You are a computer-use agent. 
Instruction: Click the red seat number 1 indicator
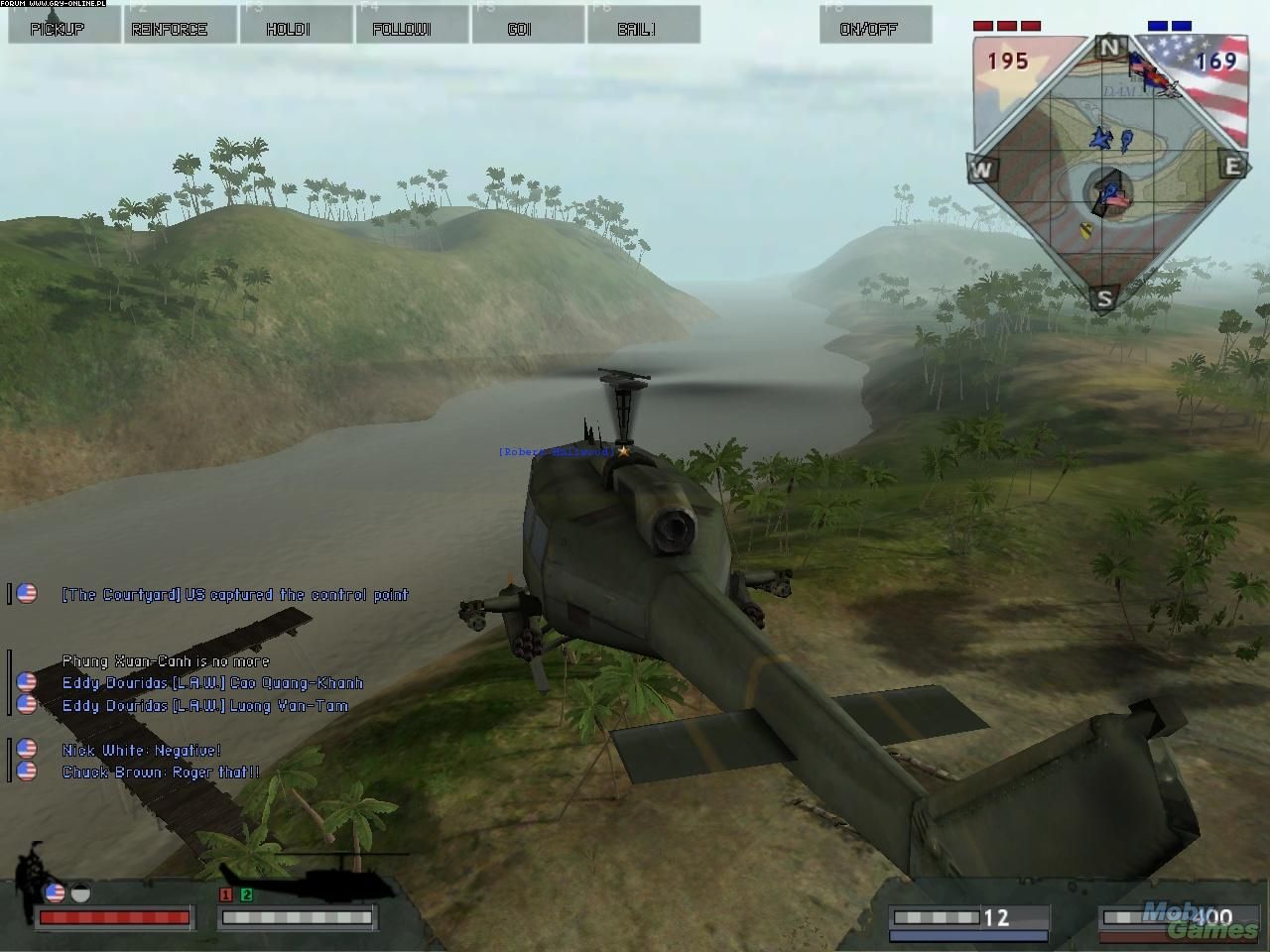click(226, 894)
